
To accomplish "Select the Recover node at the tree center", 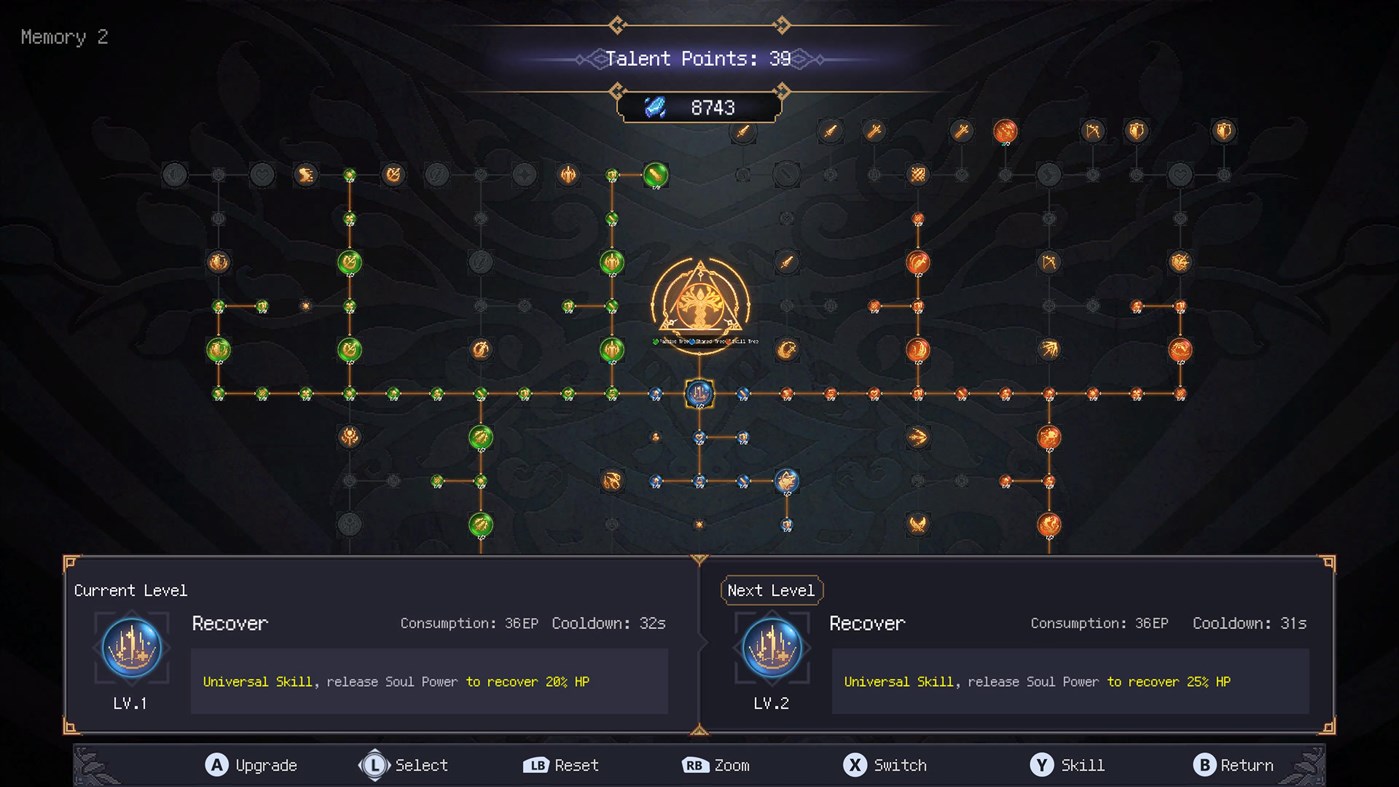I will coord(700,393).
